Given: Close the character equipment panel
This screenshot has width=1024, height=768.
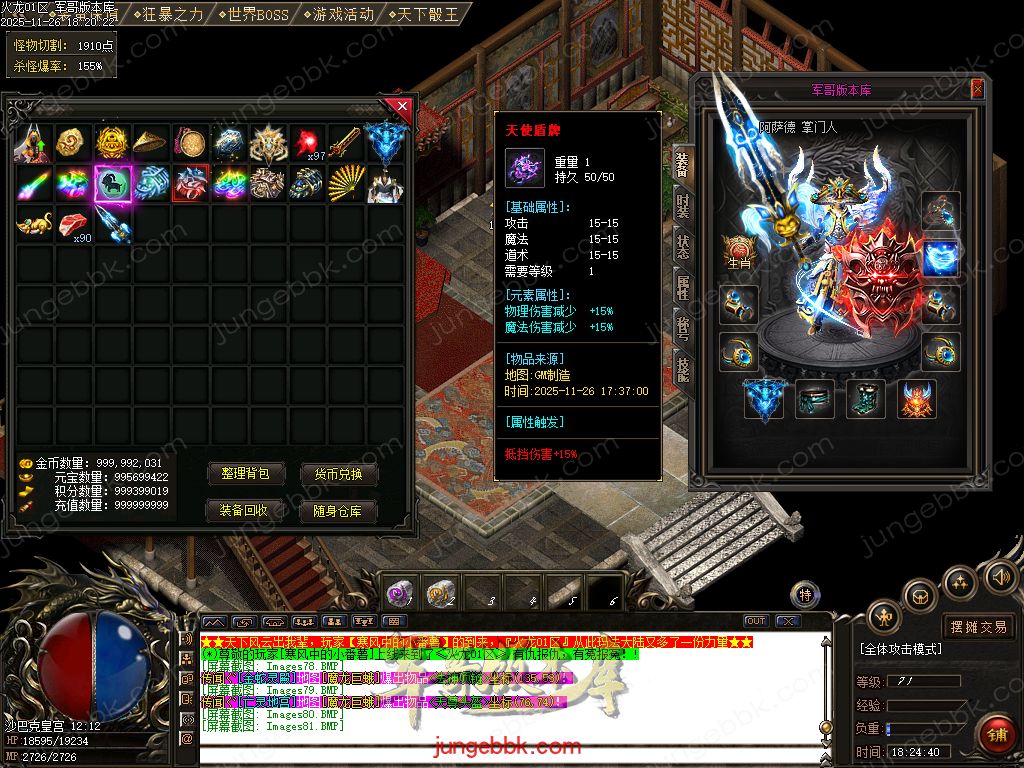Looking at the screenshot, I should [x=977, y=90].
